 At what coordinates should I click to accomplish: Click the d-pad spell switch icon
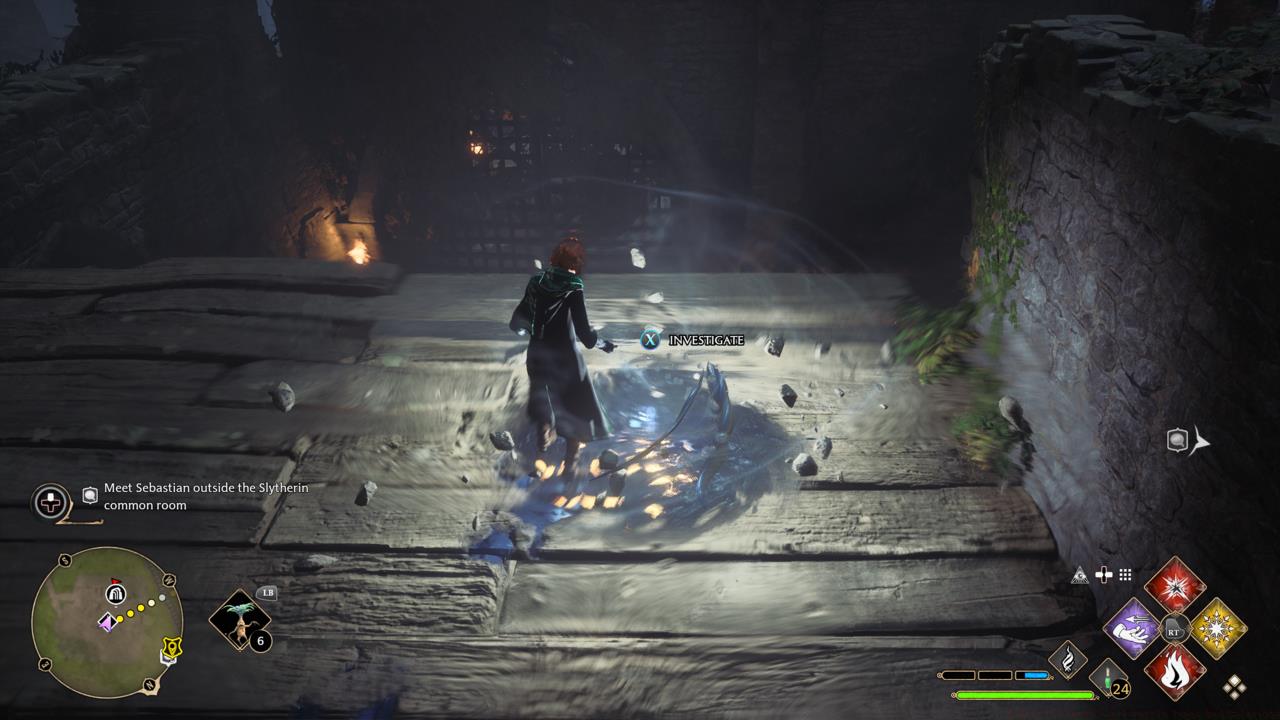[x=1104, y=574]
